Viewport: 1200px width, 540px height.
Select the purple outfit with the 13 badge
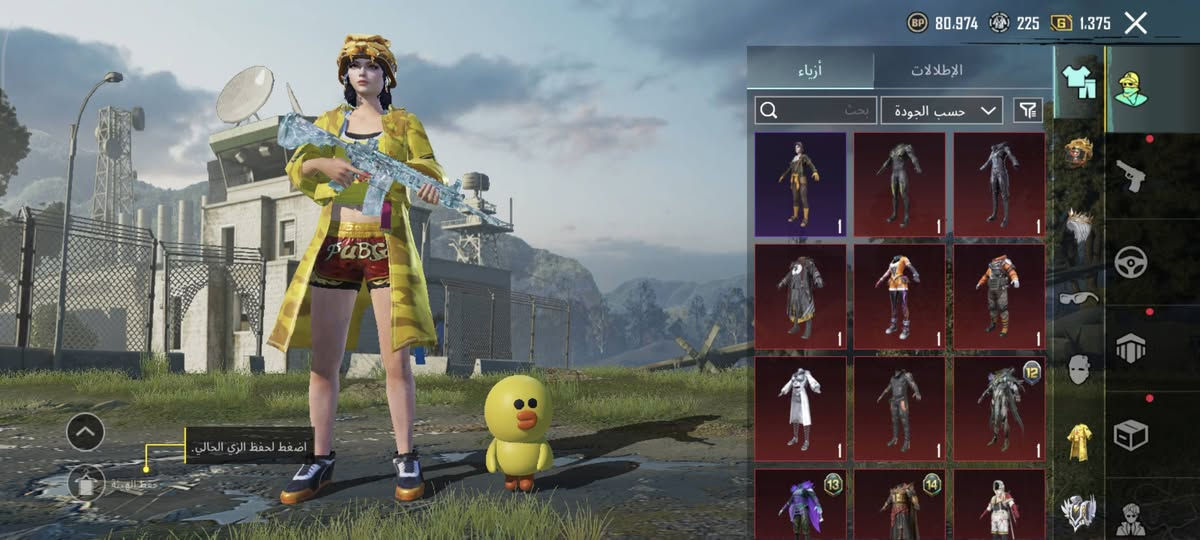coord(800,505)
